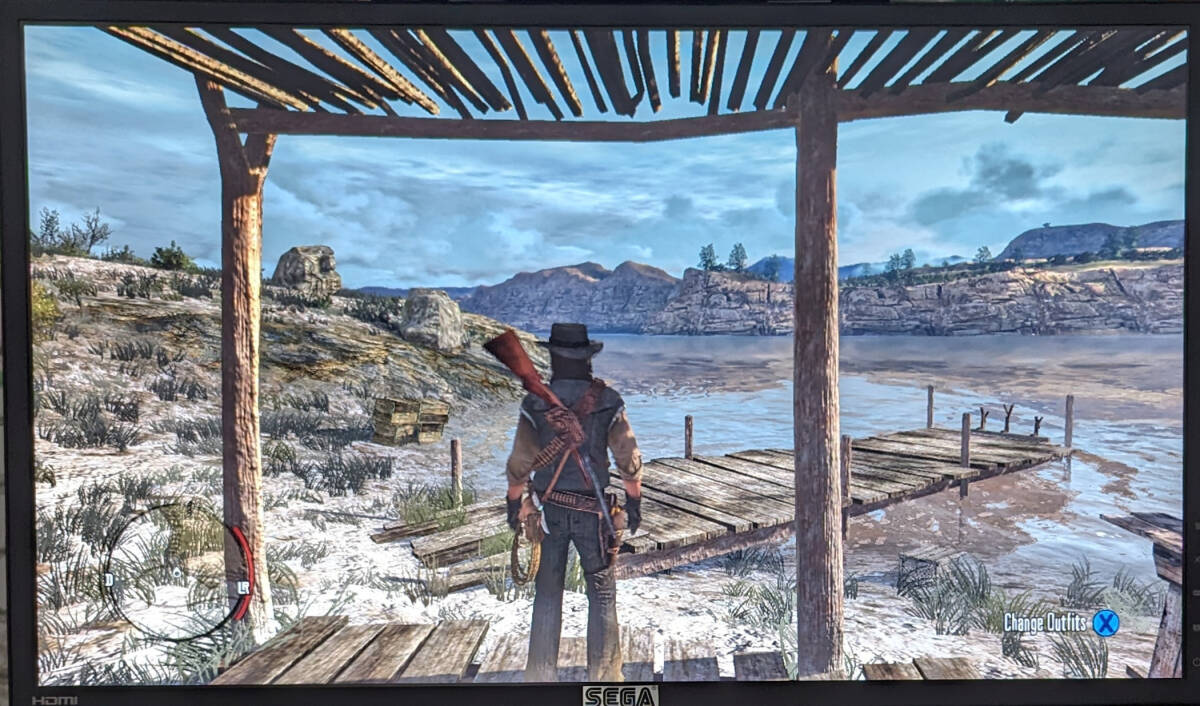Image resolution: width=1200 pixels, height=706 pixels.
Task: Click the circular minimap radar
Action: click(x=177, y=571)
